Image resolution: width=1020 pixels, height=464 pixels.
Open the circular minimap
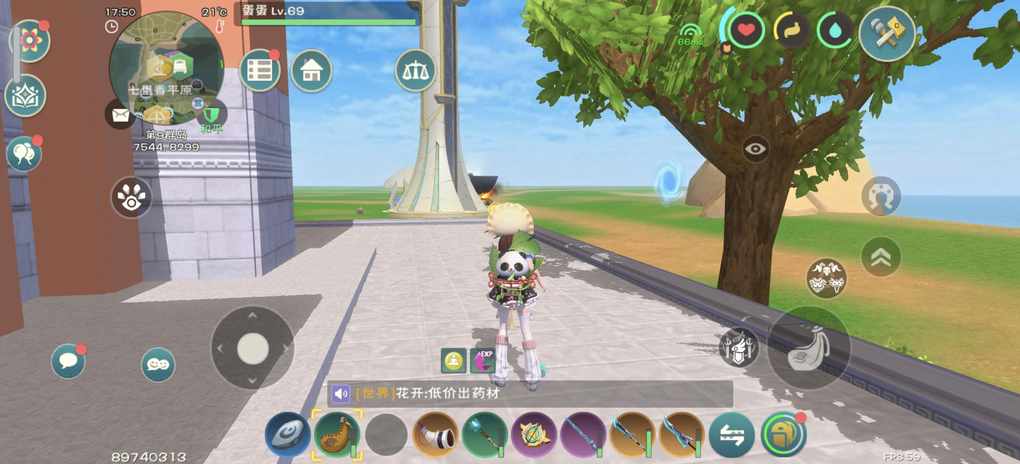166,68
